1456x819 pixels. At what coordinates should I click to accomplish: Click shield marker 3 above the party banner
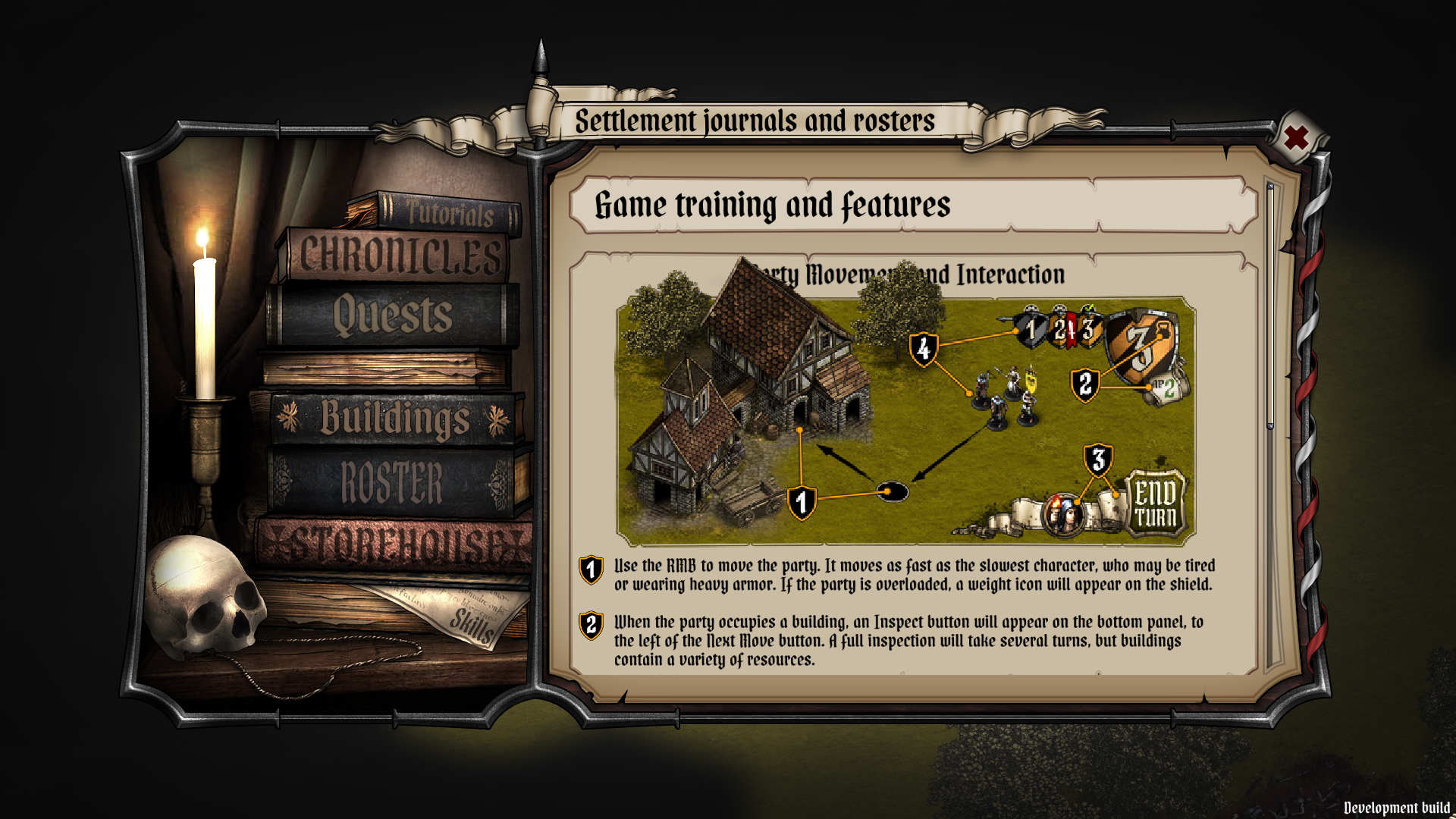(x=1098, y=457)
